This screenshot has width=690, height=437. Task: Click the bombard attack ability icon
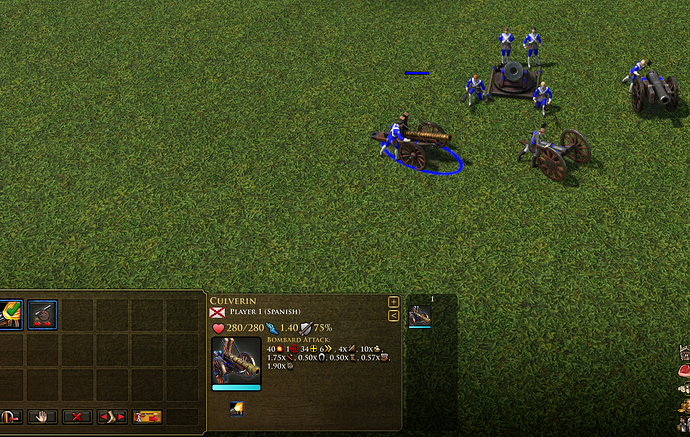tap(237, 407)
